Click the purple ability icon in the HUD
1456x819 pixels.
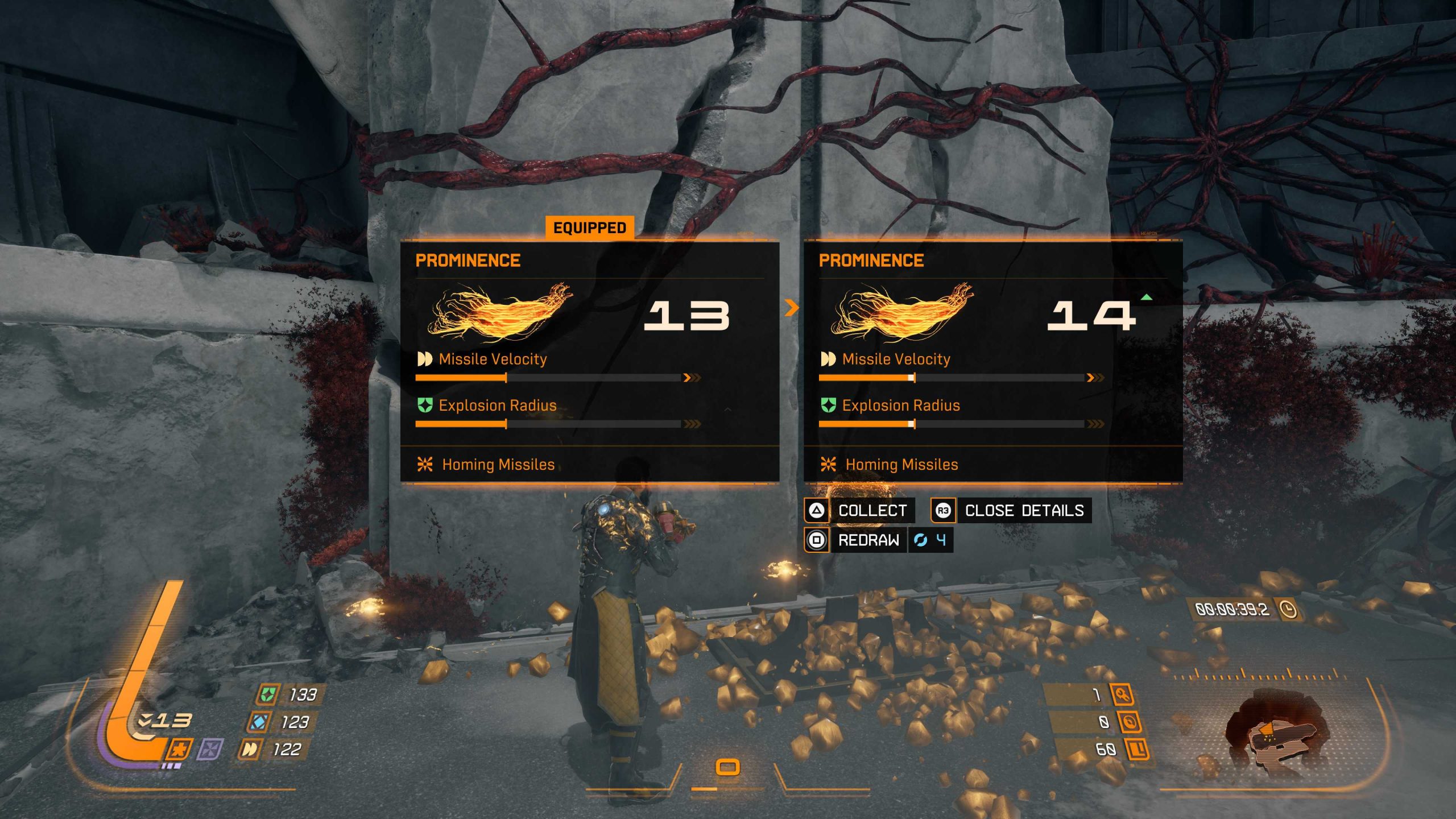tap(210, 750)
